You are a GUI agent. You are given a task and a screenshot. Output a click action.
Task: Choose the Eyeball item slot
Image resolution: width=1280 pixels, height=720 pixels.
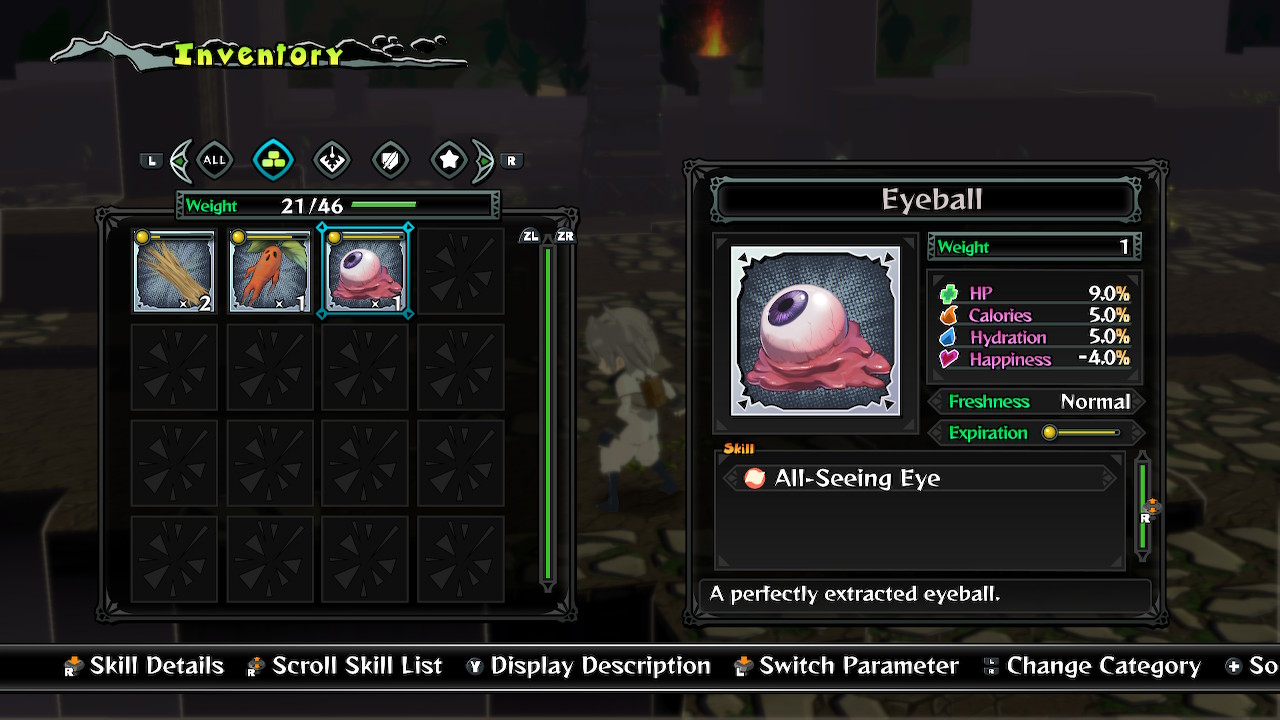[366, 270]
